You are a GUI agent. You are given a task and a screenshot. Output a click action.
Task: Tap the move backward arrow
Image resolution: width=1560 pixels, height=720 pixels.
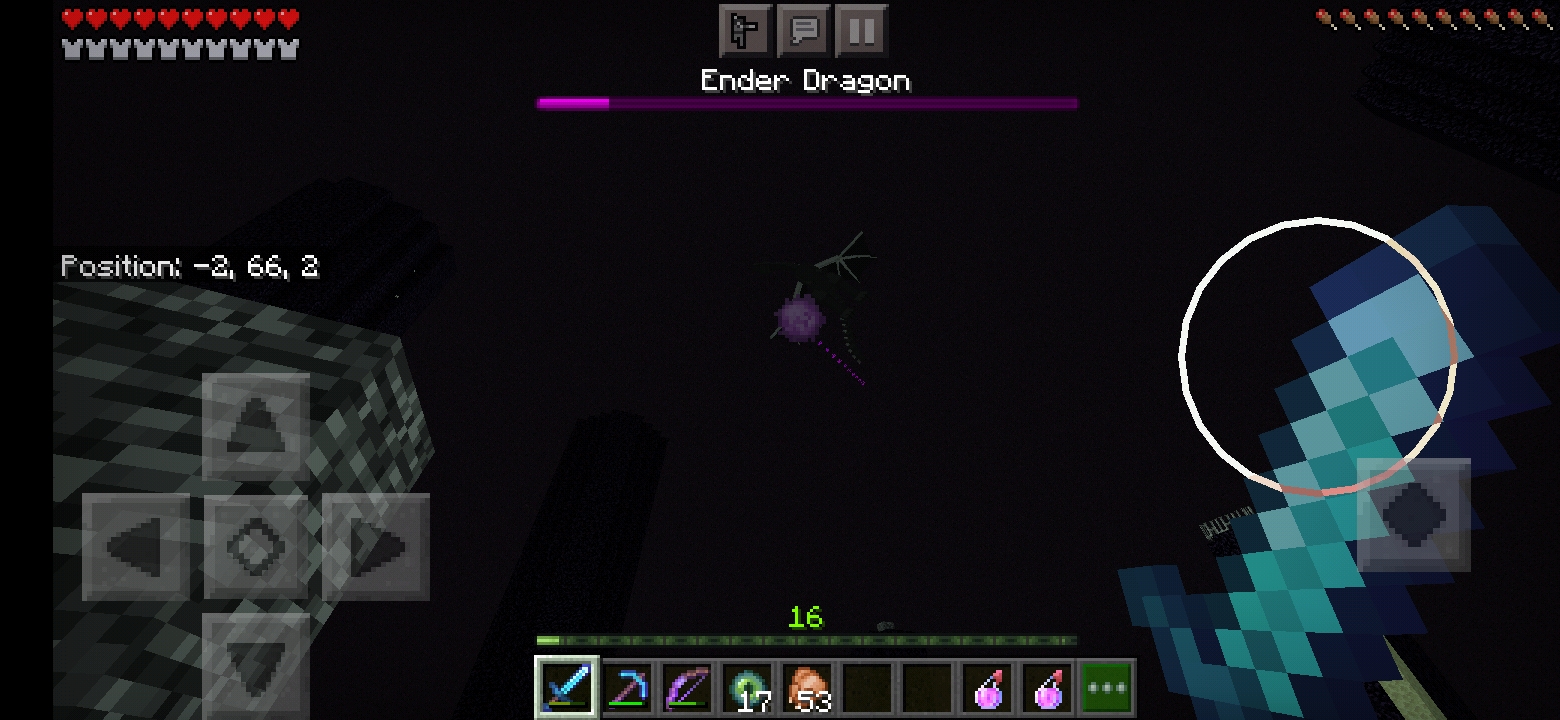[256, 662]
